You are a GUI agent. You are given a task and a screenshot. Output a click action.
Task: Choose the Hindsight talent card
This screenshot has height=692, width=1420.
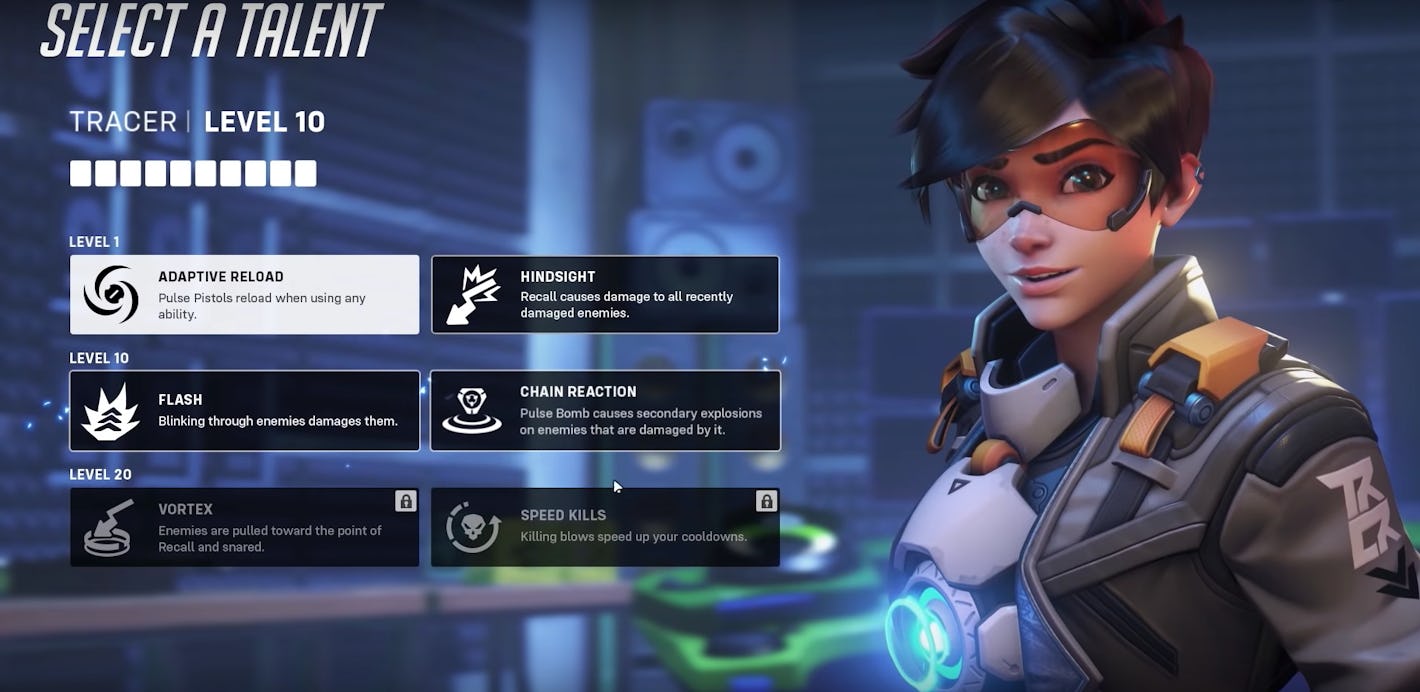point(605,294)
